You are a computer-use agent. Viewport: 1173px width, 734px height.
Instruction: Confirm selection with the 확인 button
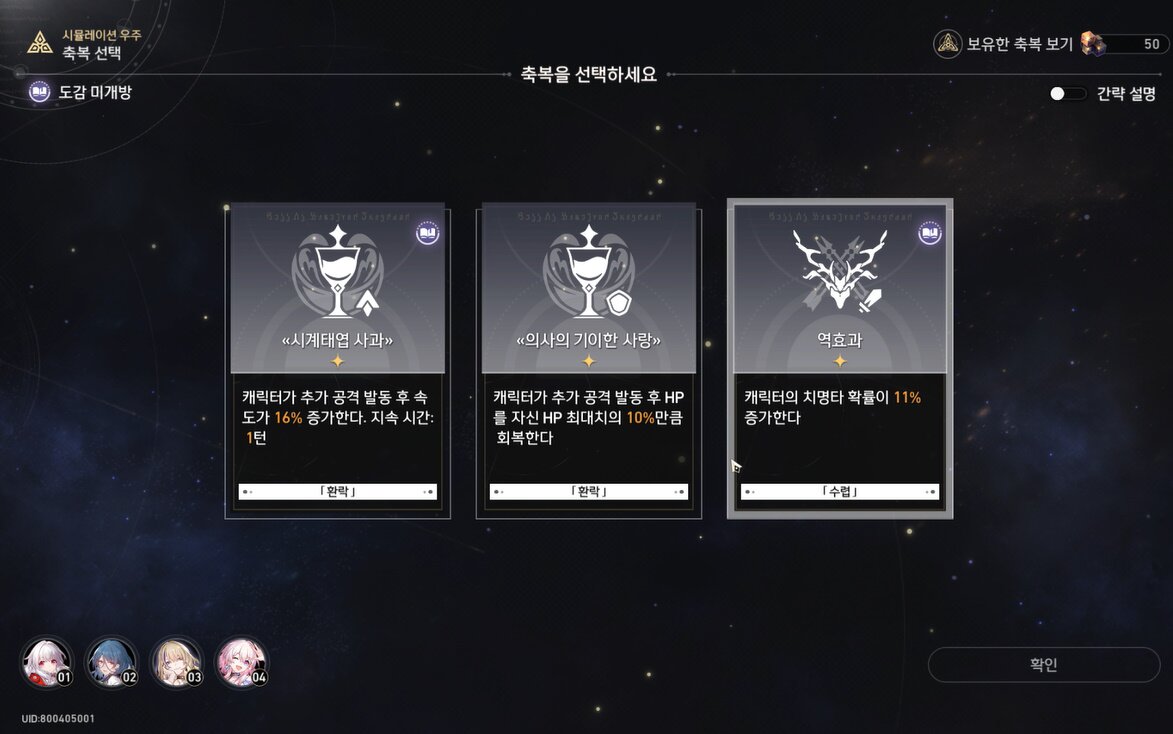[x=1043, y=665]
